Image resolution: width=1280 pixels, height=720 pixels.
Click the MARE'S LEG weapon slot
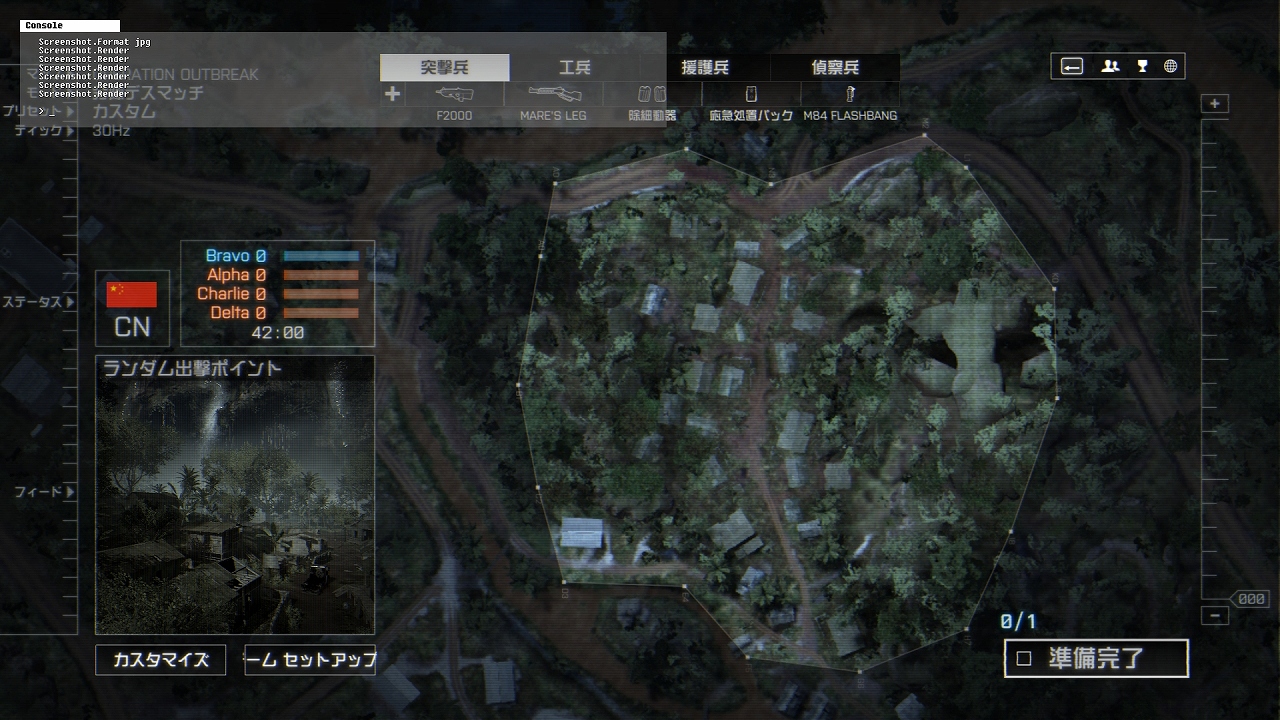[553, 95]
